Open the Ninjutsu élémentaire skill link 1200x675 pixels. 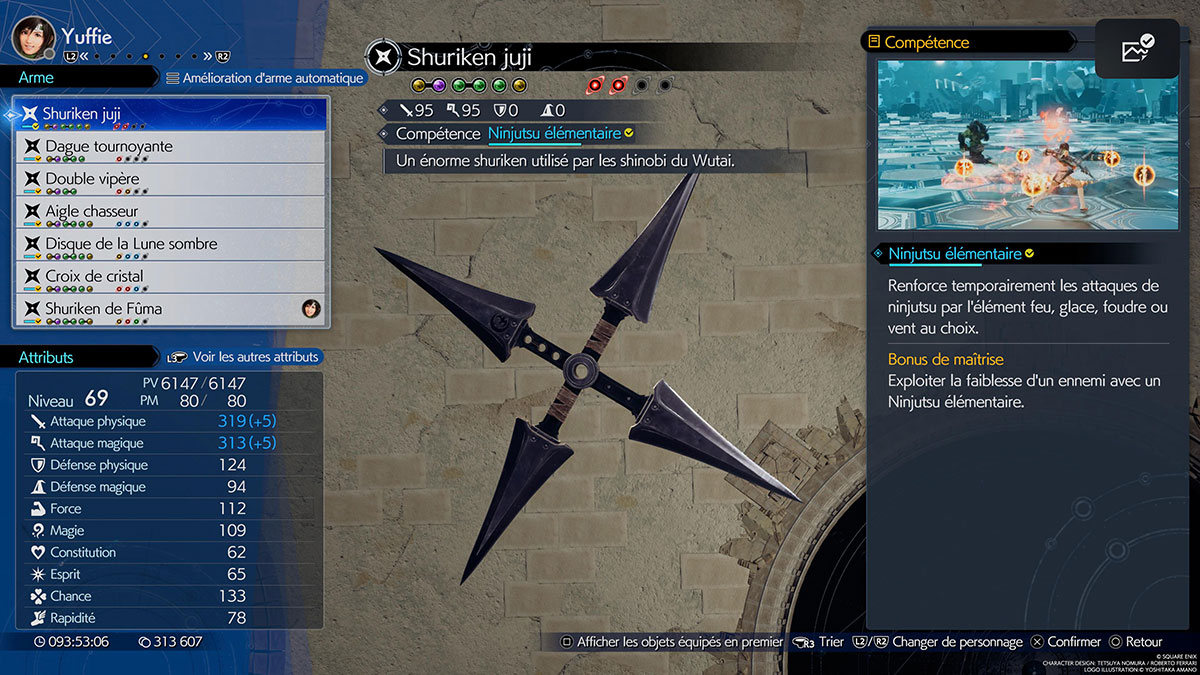click(554, 133)
